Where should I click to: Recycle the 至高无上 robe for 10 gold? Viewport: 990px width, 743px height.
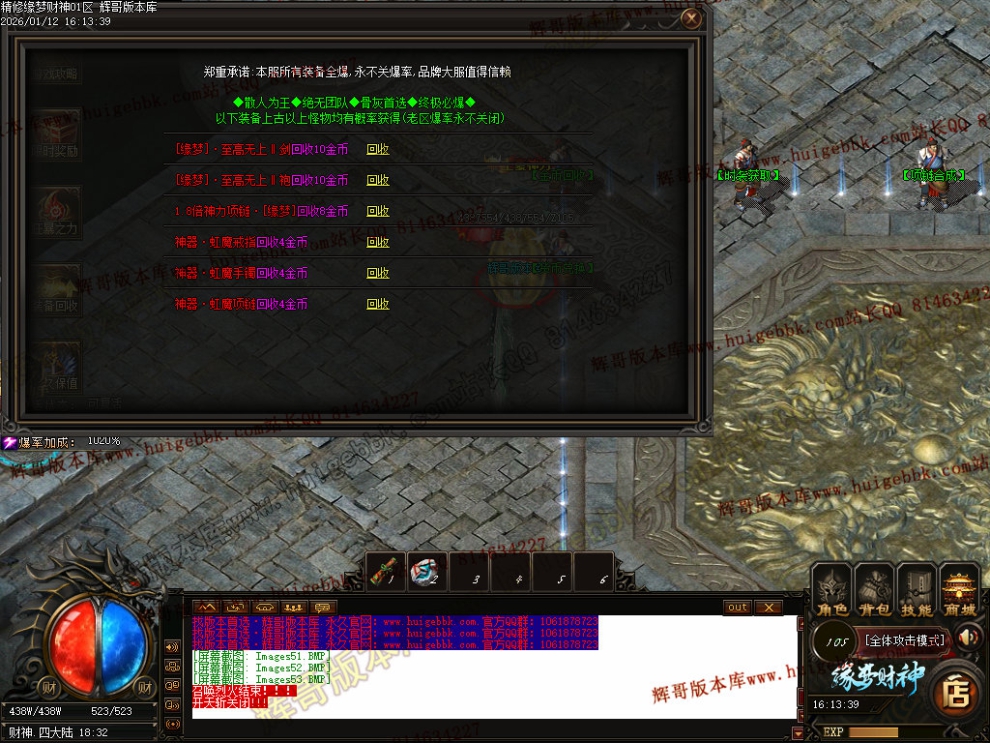(378, 180)
